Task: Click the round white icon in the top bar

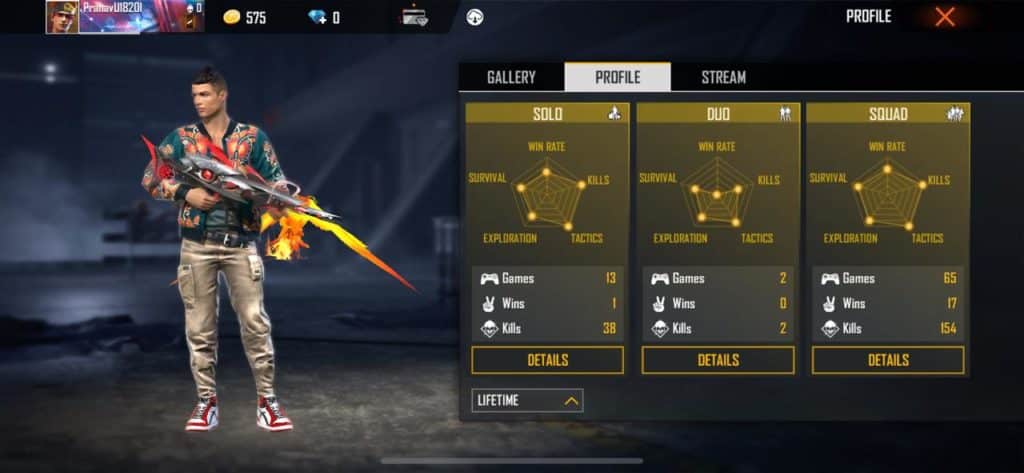Action: coord(475,17)
